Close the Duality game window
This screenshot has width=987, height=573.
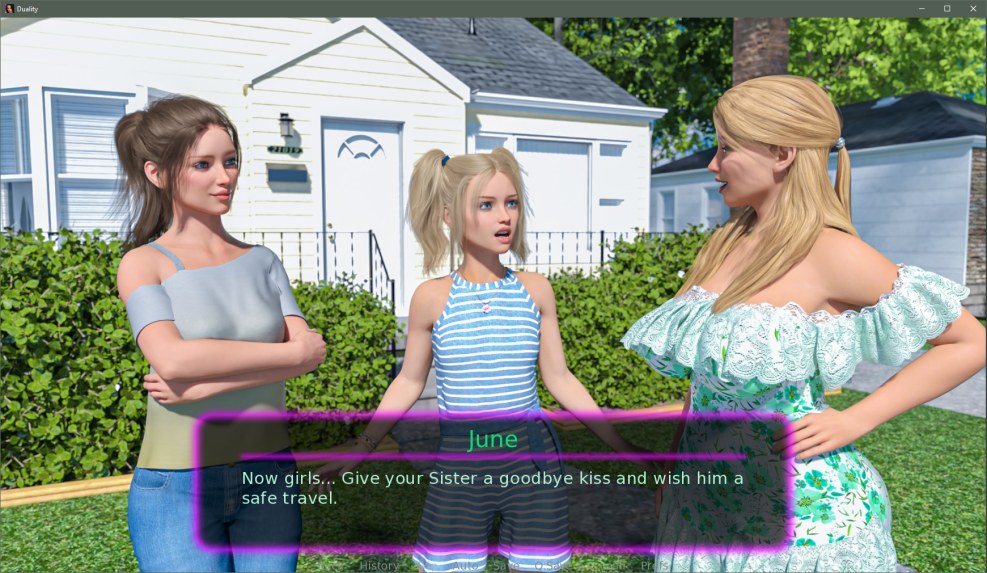(x=971, y=8)
